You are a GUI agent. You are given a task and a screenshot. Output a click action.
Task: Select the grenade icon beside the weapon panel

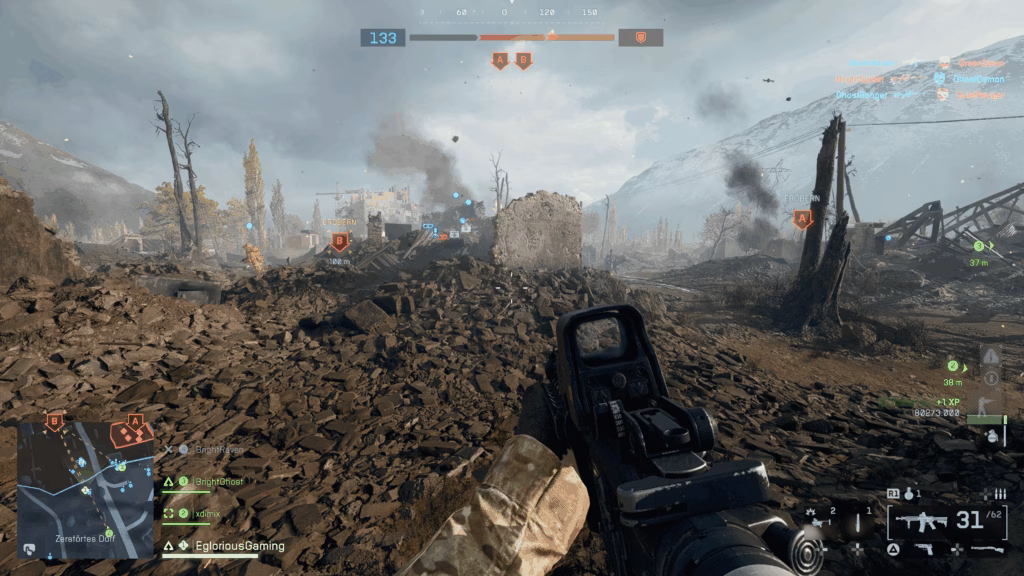908,494
